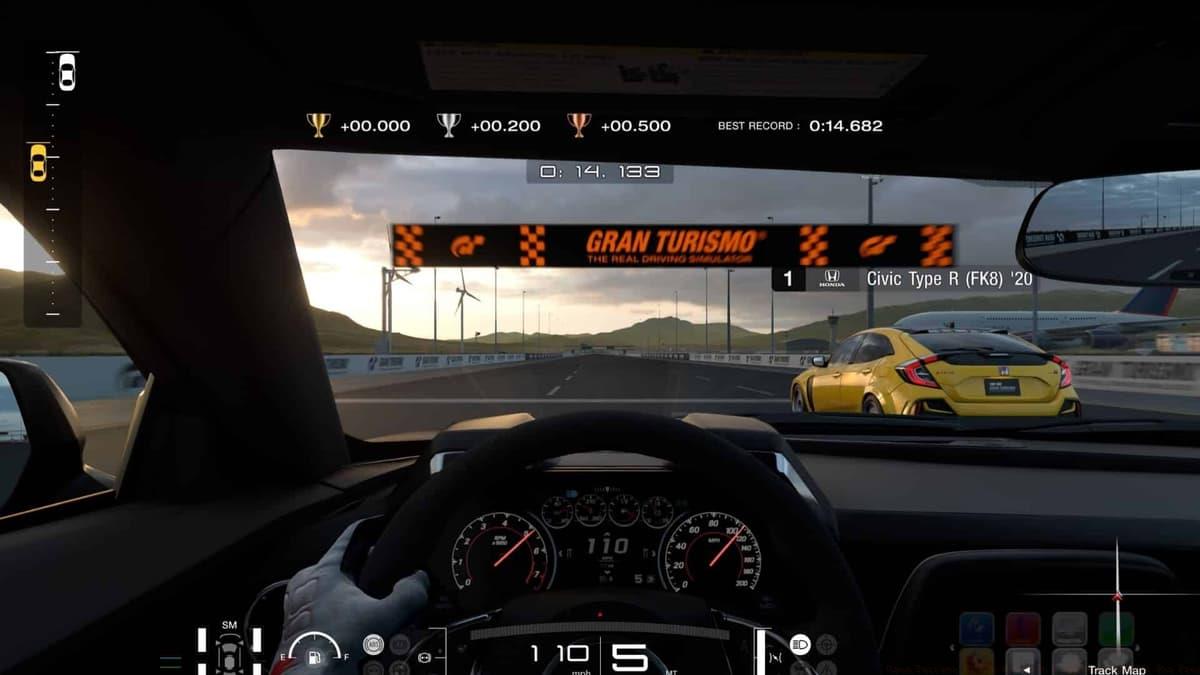
Task: Click the bronze trophy target icon
Action: pyautogui.click(x=579, y=125)
